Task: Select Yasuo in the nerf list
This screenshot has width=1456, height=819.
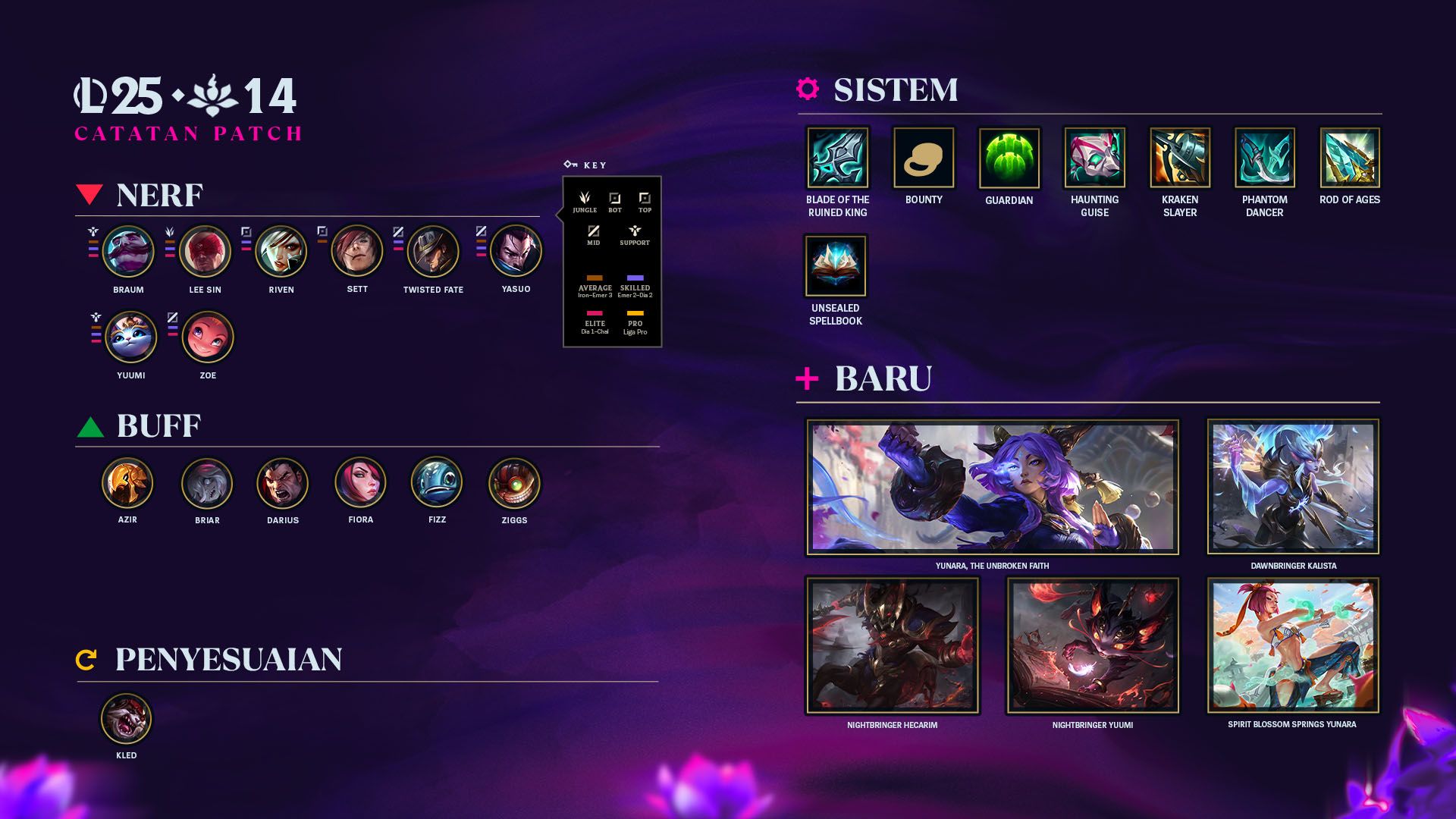Action: point(516,251)
